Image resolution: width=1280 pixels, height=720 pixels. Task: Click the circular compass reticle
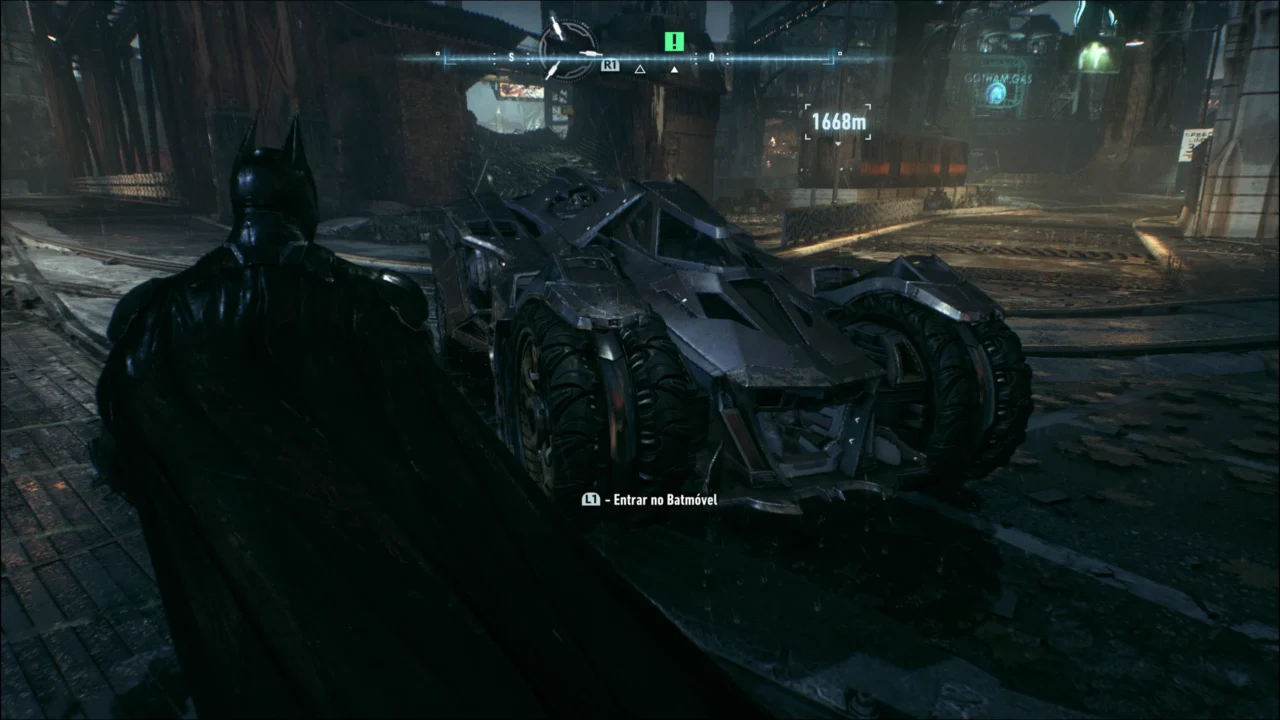pyautogui.click(x=568, y=48)
